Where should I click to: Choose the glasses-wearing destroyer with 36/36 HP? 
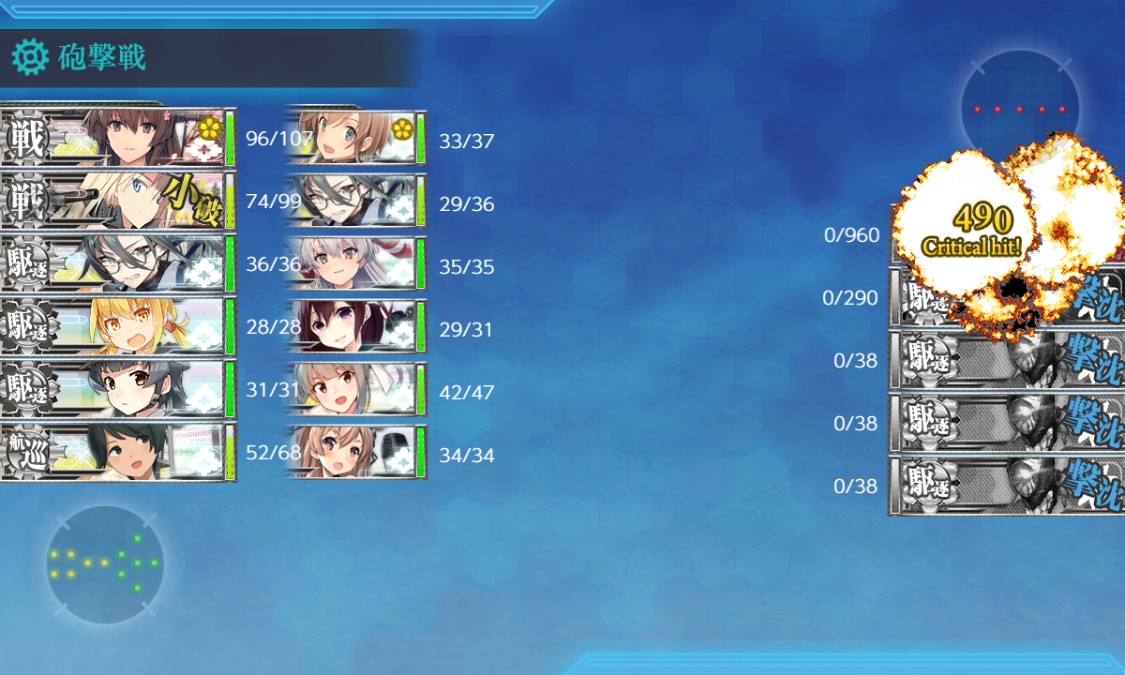pyautogui.click(x=118, y=263)
